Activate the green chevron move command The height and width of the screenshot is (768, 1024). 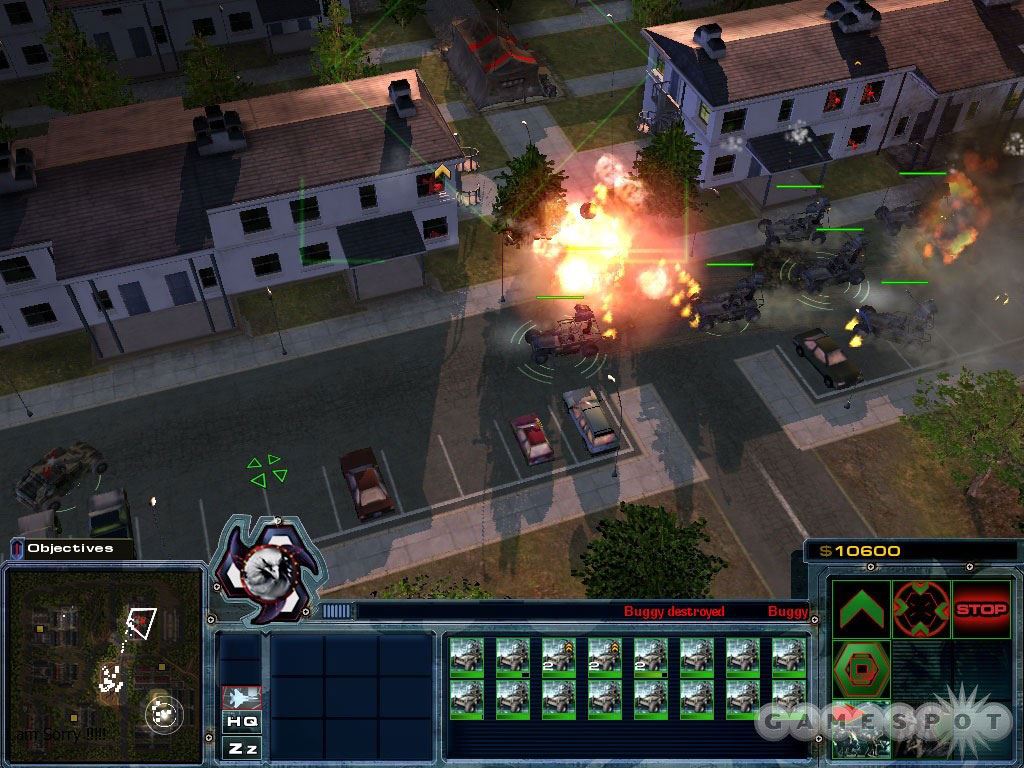[860, 609]
